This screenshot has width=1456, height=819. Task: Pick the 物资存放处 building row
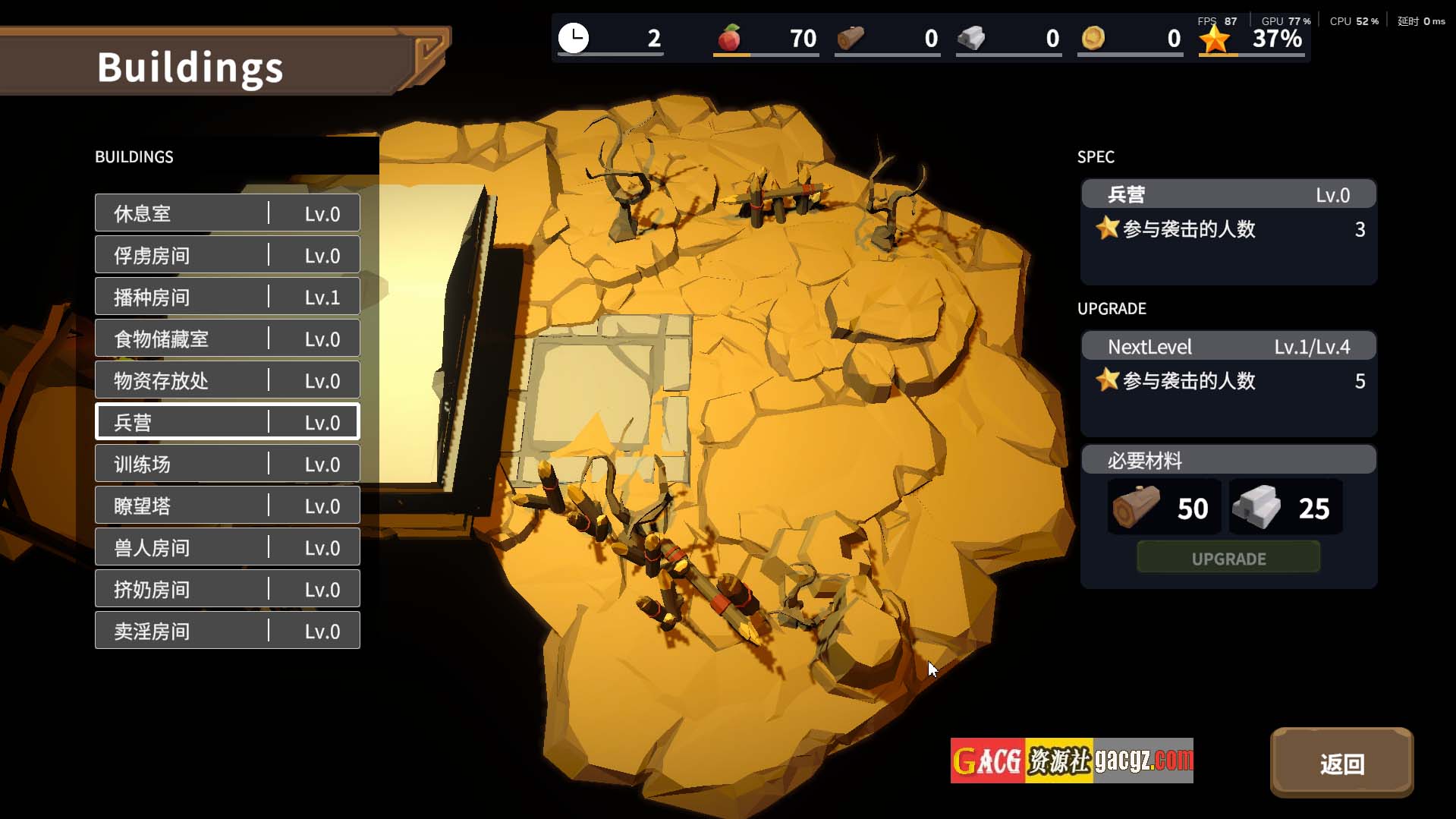pos(227,380)
